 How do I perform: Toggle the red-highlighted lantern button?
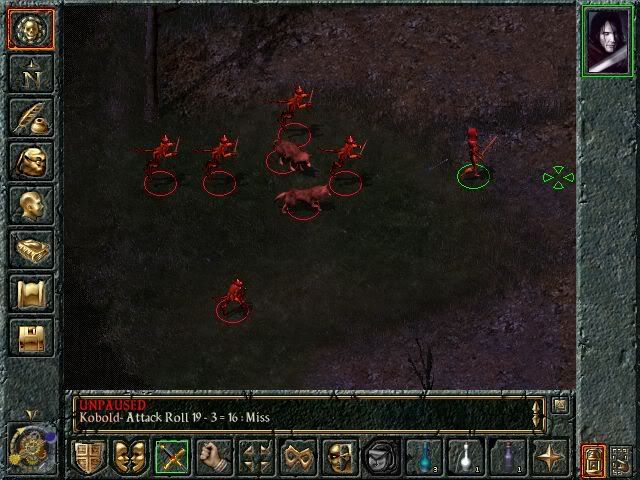tap(592, 460)
